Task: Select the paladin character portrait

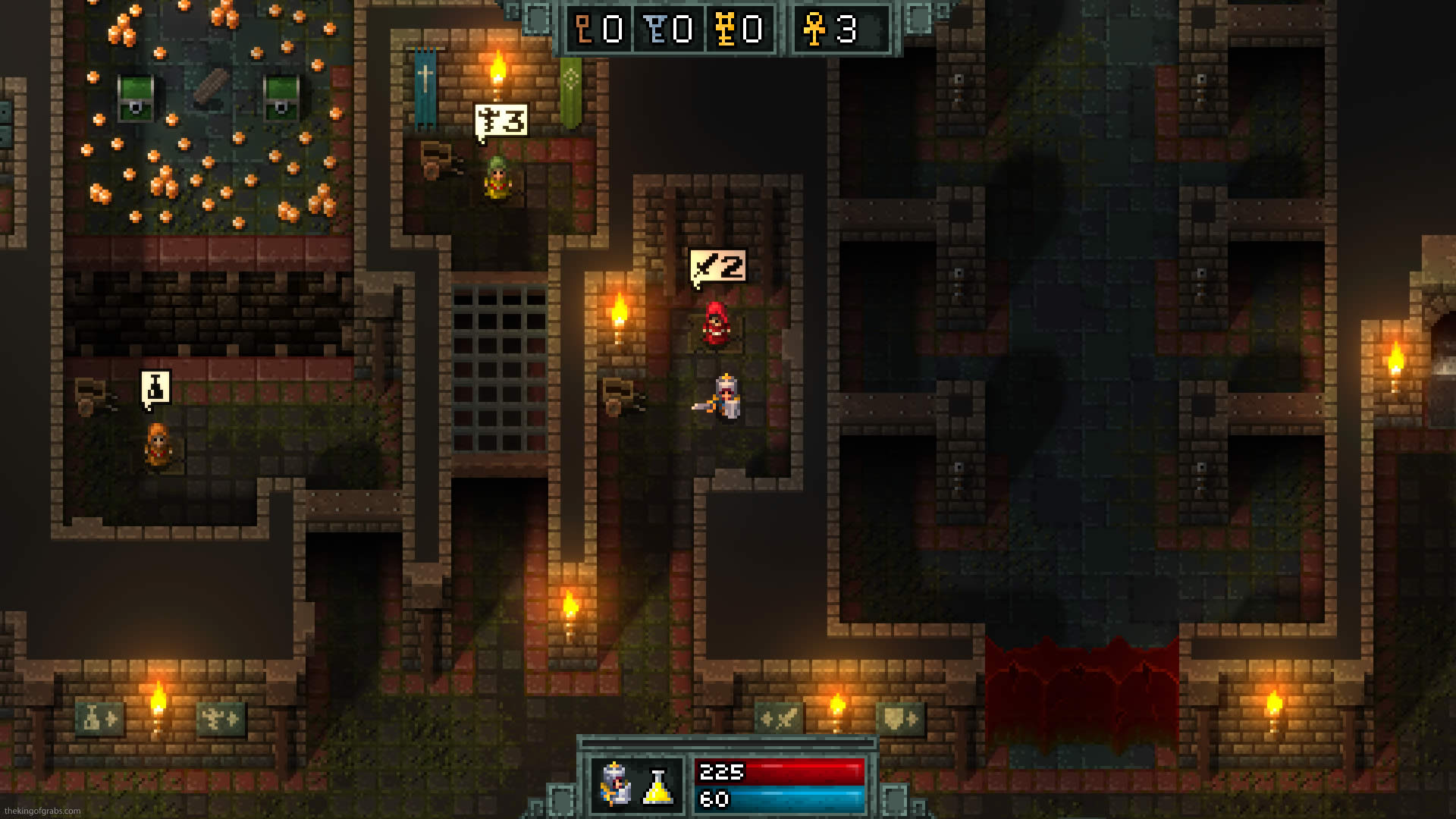Action: point(615,784)
